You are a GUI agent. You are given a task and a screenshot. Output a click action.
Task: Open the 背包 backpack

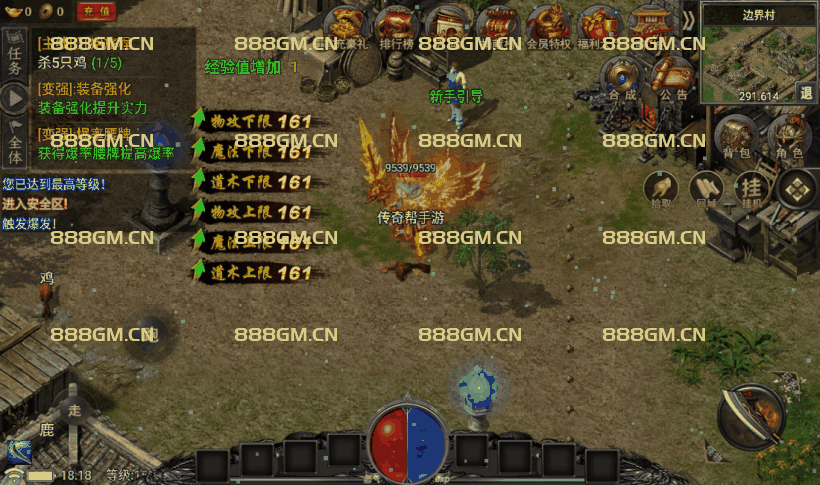pos(735,138)
